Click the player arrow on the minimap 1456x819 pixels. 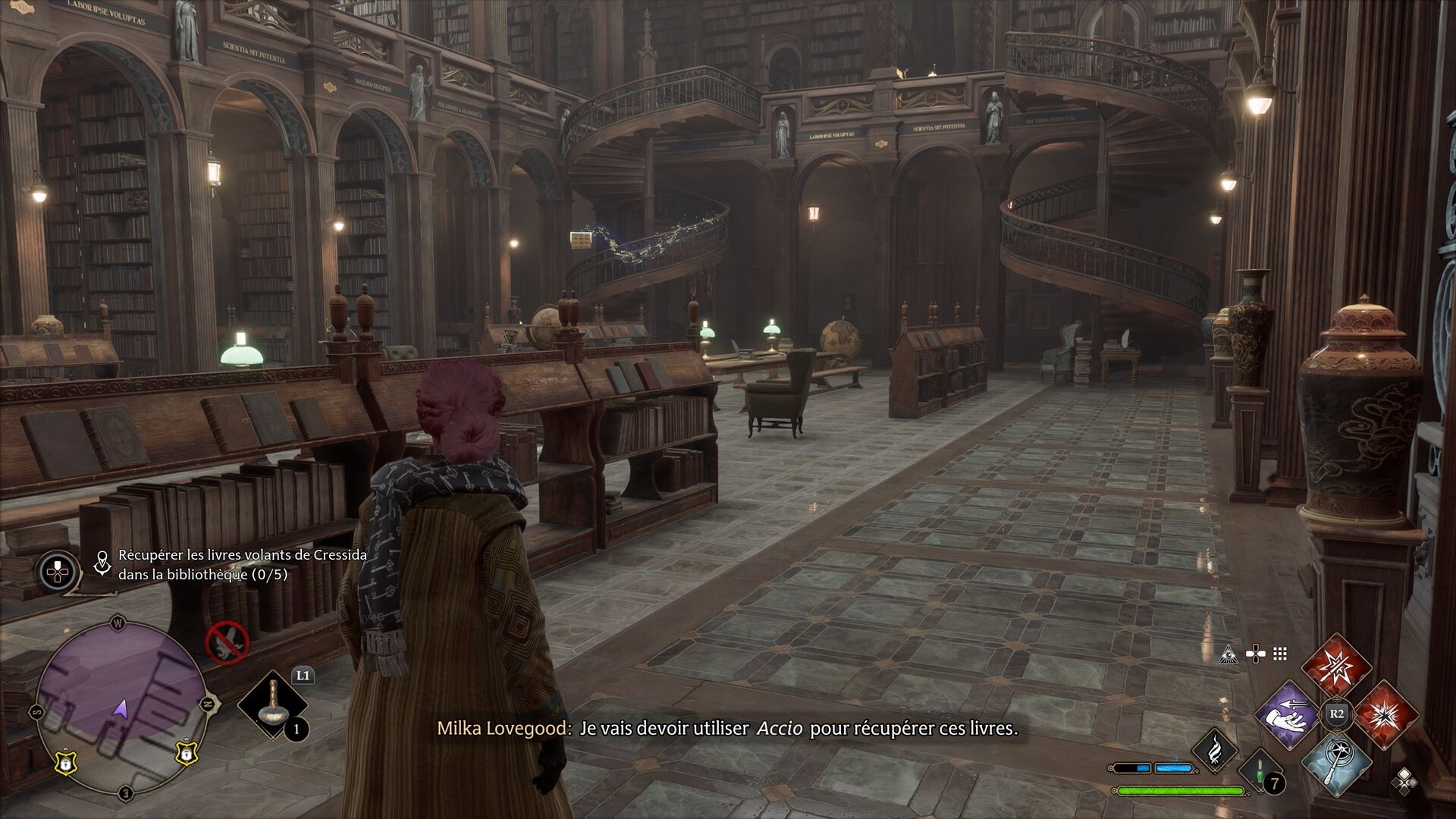tap(121, 708)
